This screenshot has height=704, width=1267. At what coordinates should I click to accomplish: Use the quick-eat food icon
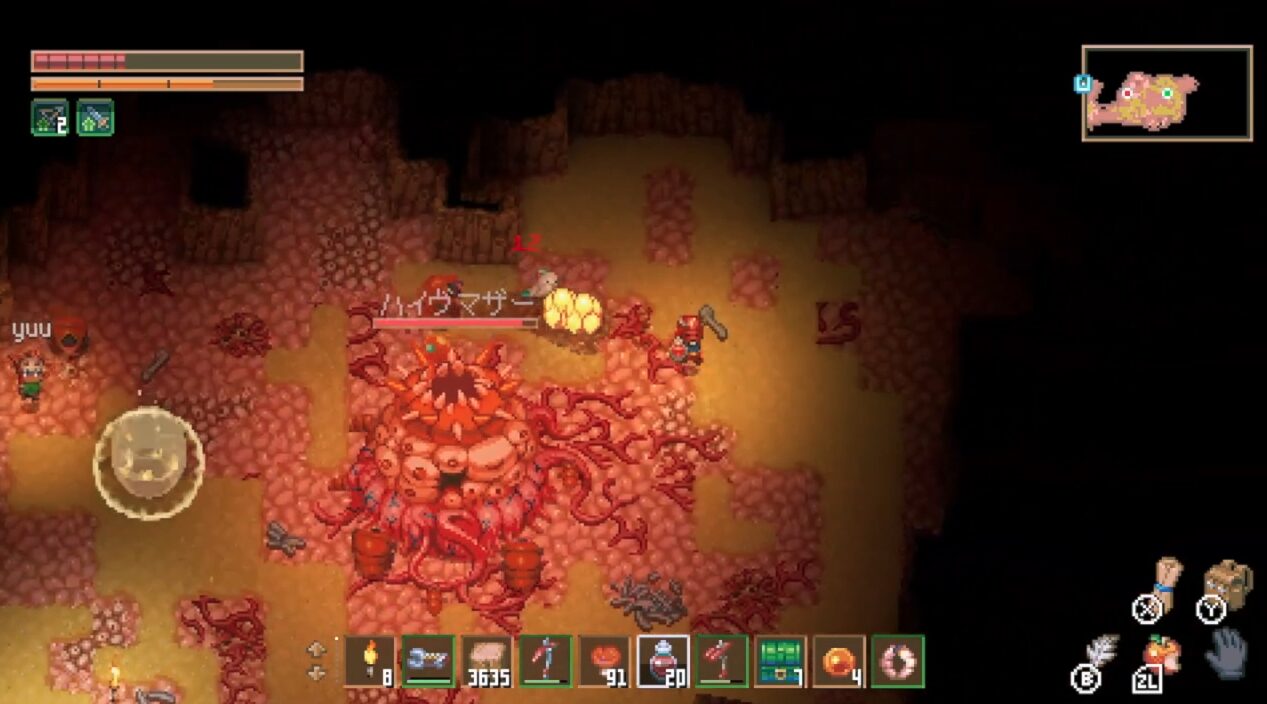point(1162,653)
